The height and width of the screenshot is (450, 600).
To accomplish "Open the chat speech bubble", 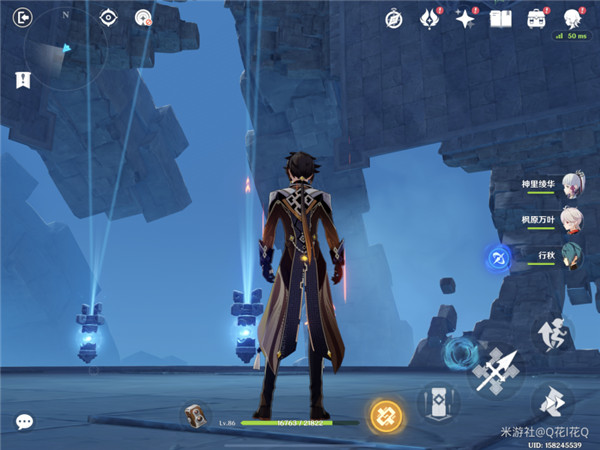I will point(23,423).
